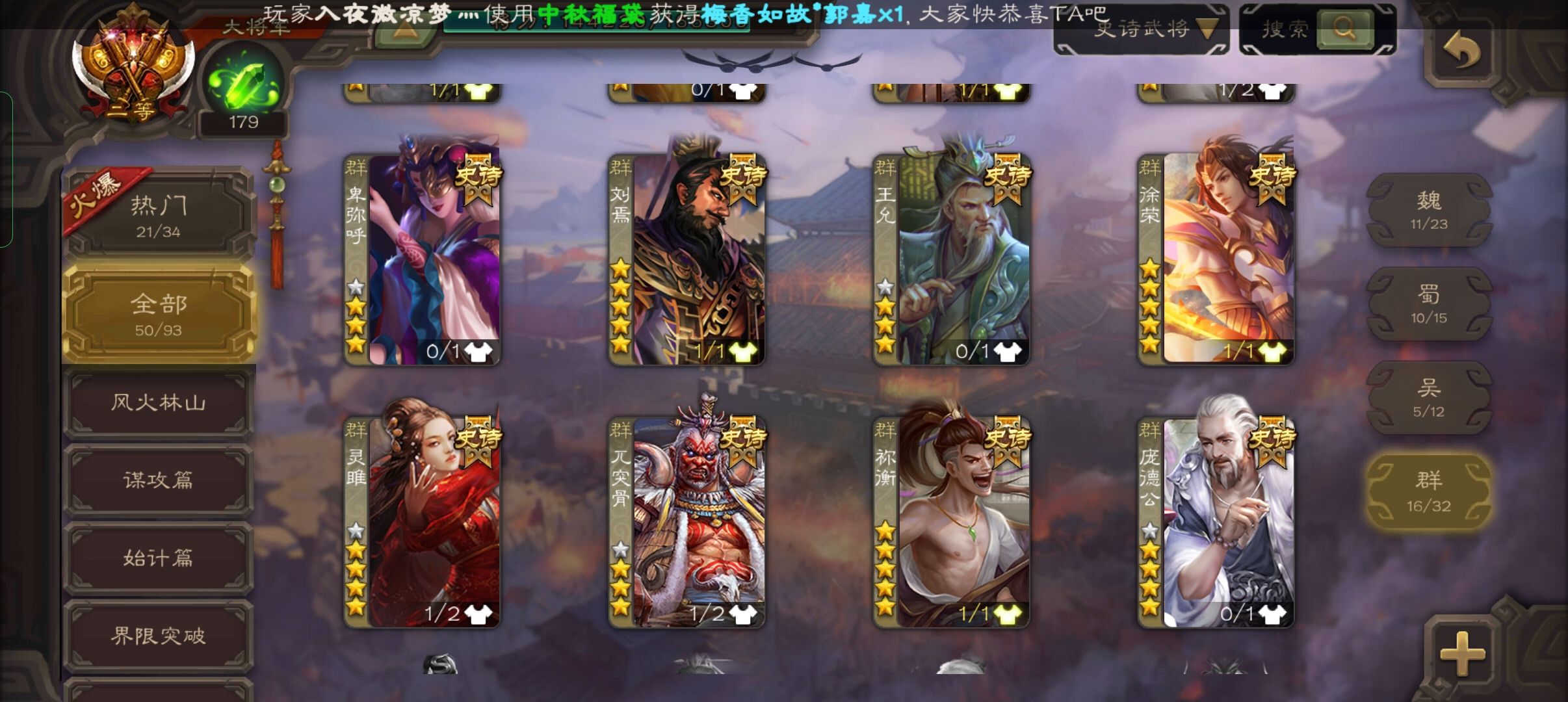The image size is (1568, 702).
Task: Tap the golden plus button
Action: click(x=1462, y=652)
